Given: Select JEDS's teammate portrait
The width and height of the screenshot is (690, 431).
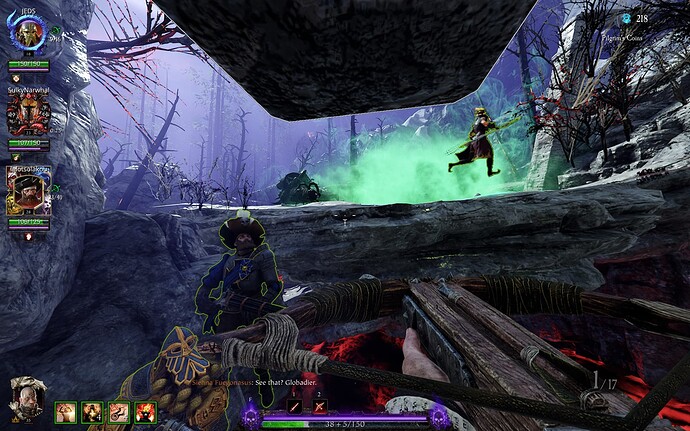Looking at the screenshot, I should pyautogui.click(x=27, y=34).
